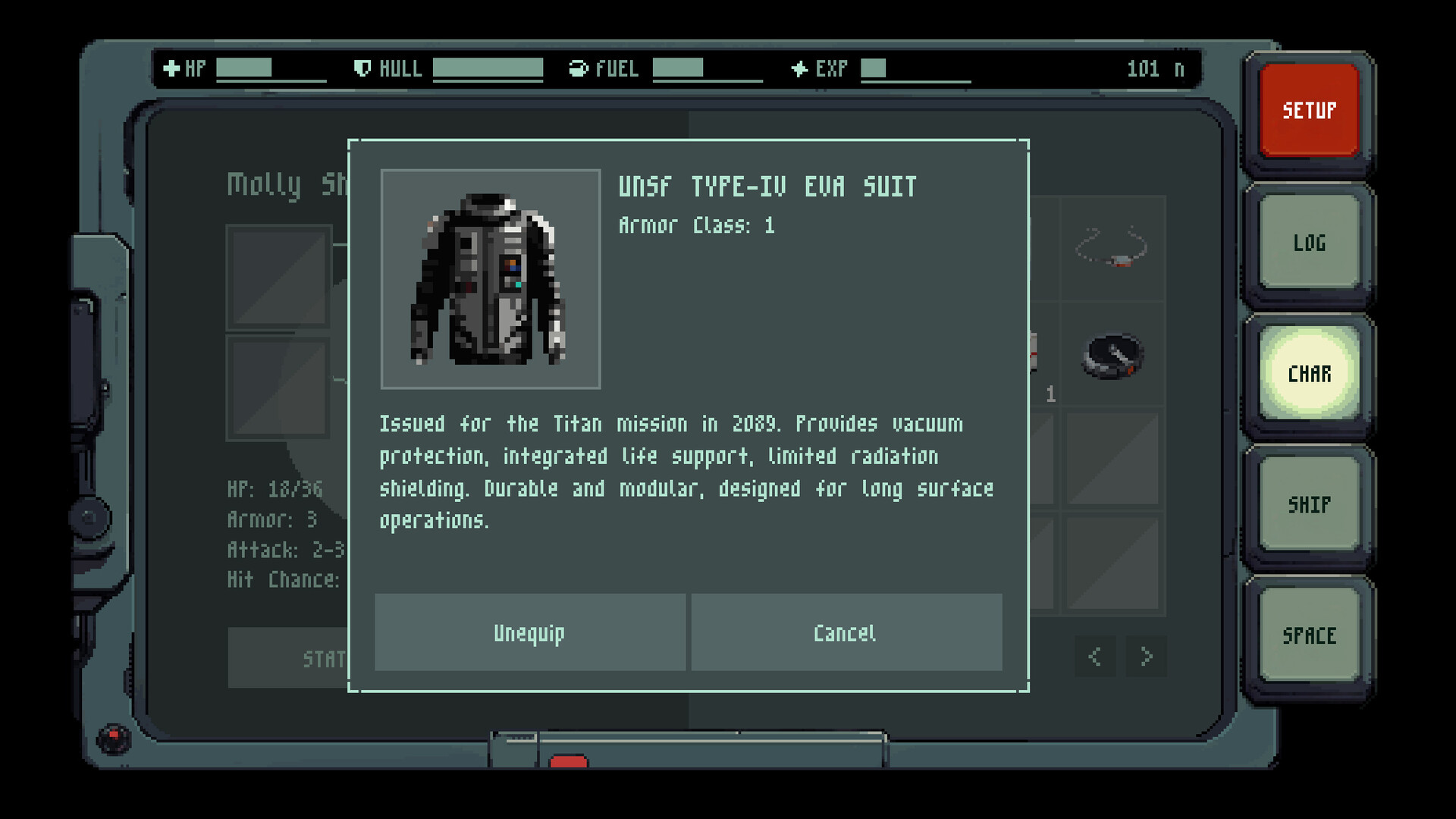Unequip the UNSF Type-IV EVA Suit

click(529, 632)
